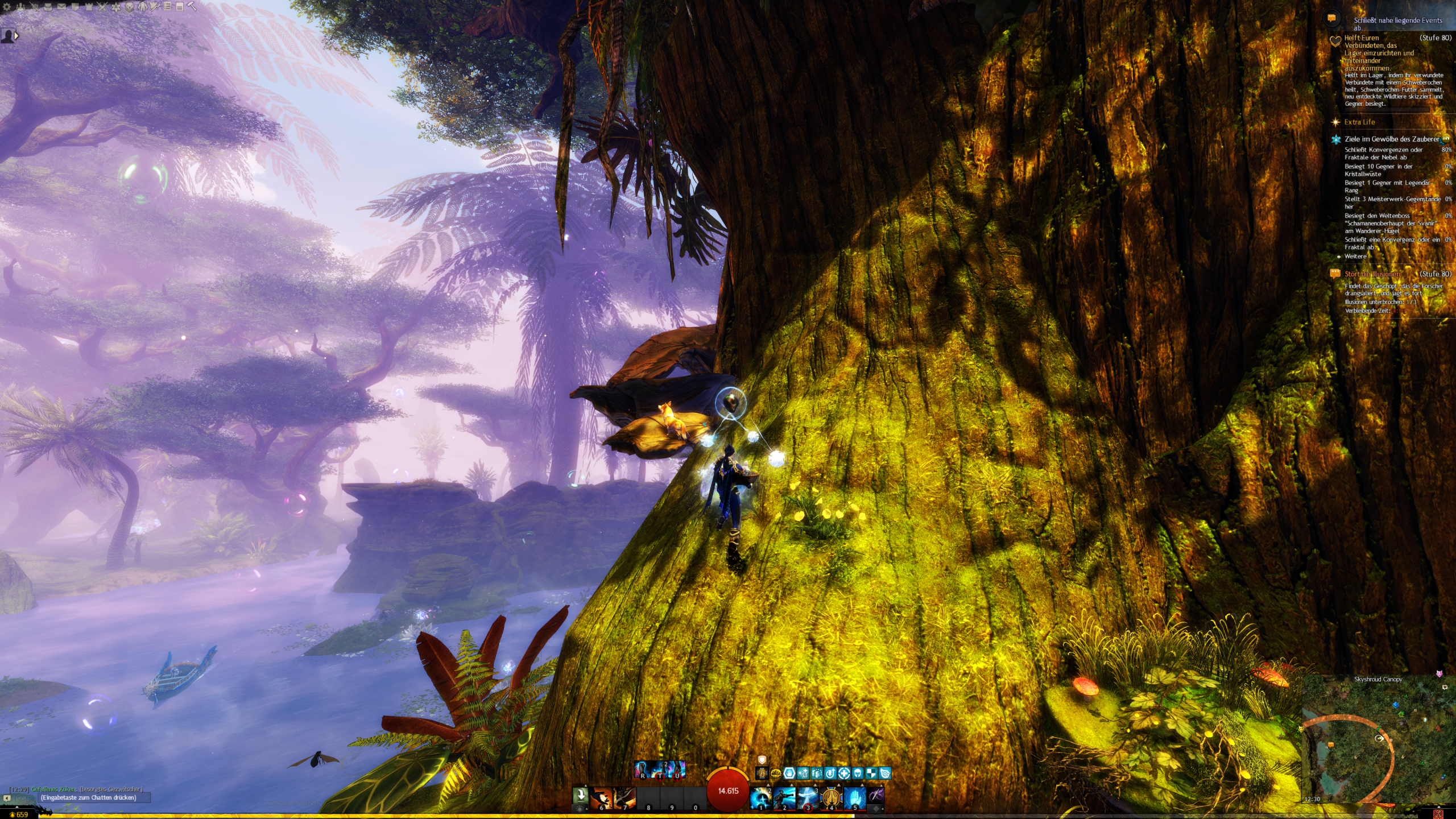The height and width of the screenshot is (819, 1456).
Task: Select the blue waypoint marker on the minimap
Action: pos(1396,705)
